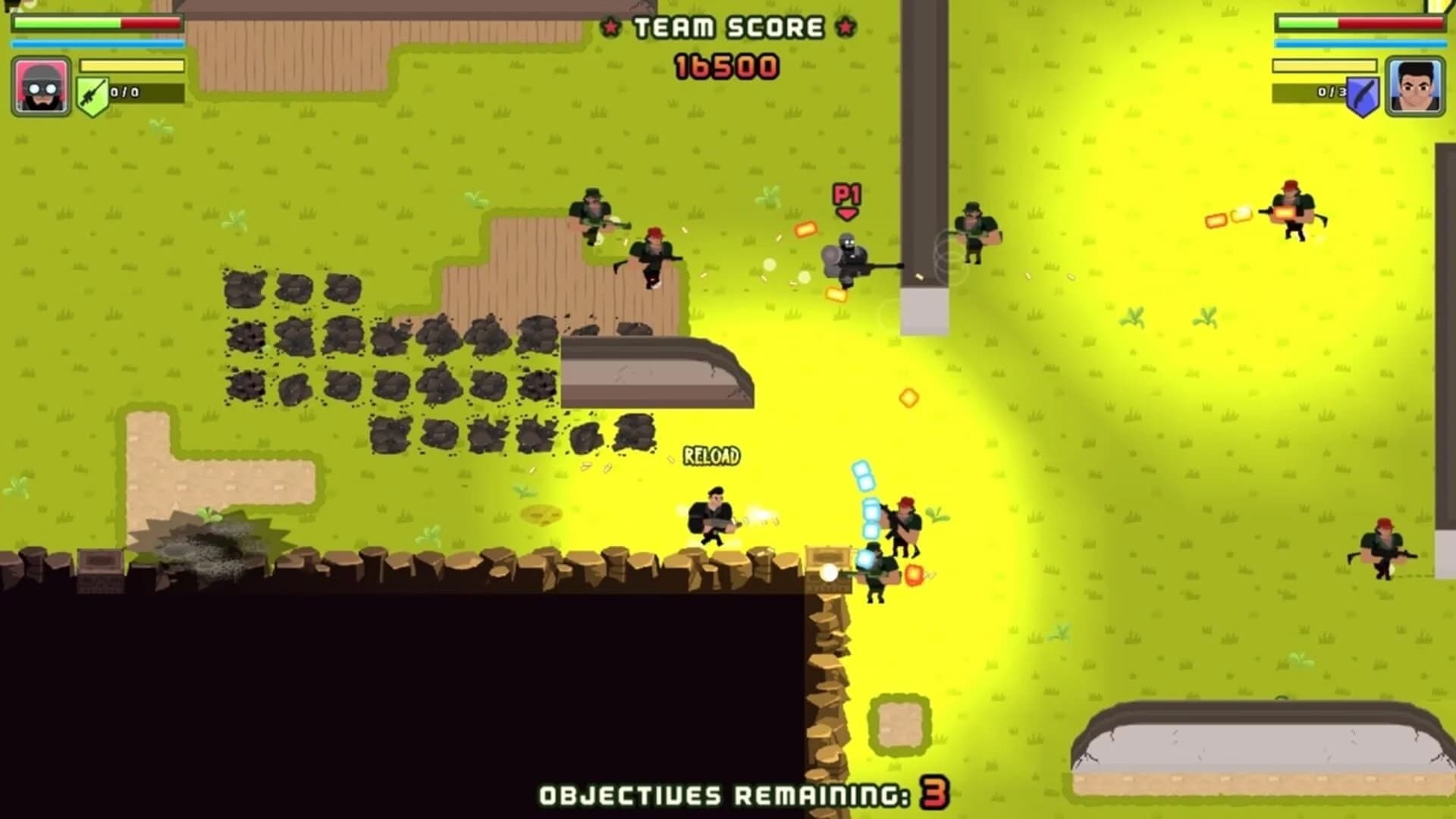The width and height of the screenshot is (1456, 819).
Task: Click the Team Score value 16500
Action: (x=726, y=66)
